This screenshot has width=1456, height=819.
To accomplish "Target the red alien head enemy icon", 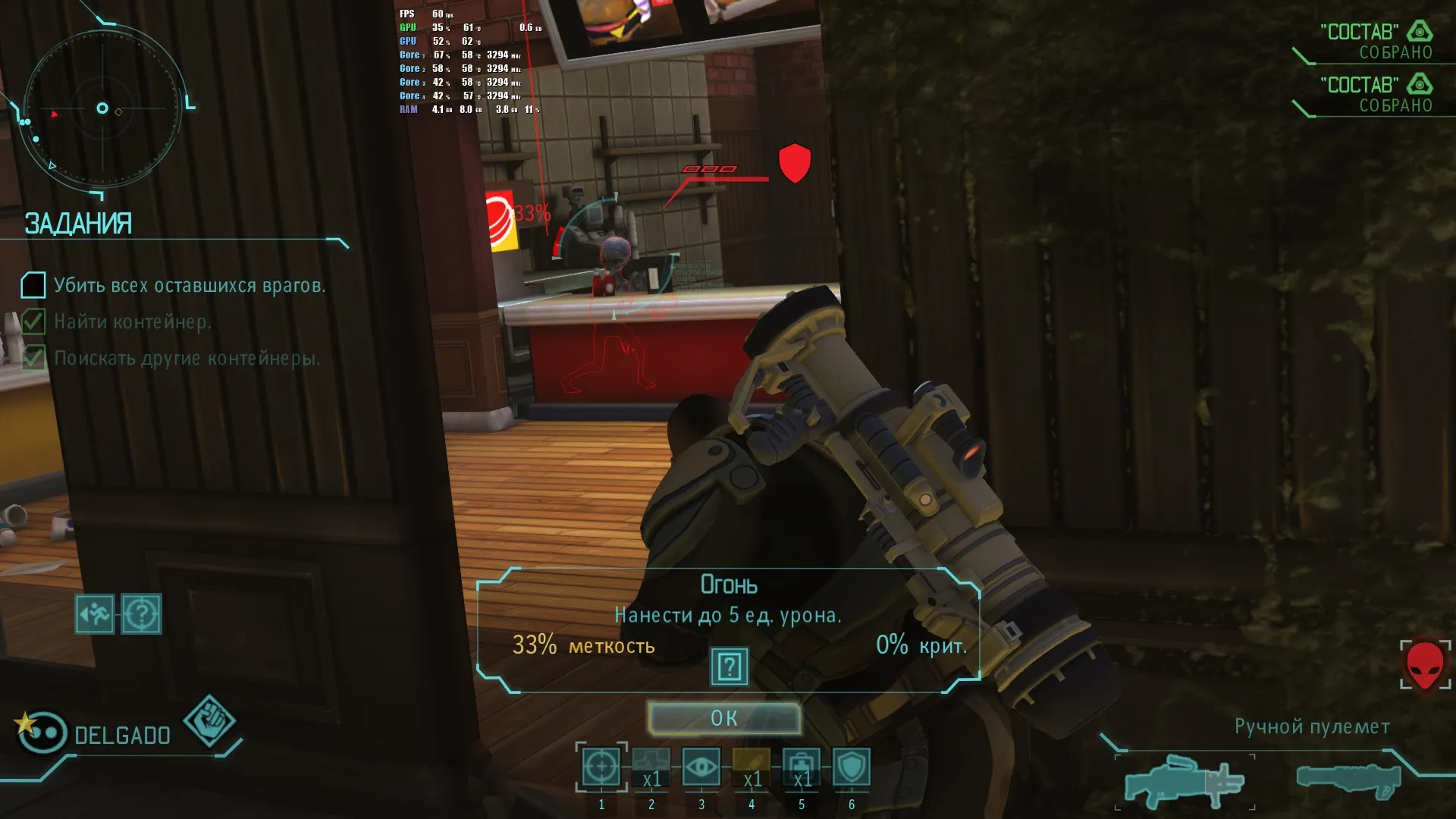I will tap(1425, 664).
